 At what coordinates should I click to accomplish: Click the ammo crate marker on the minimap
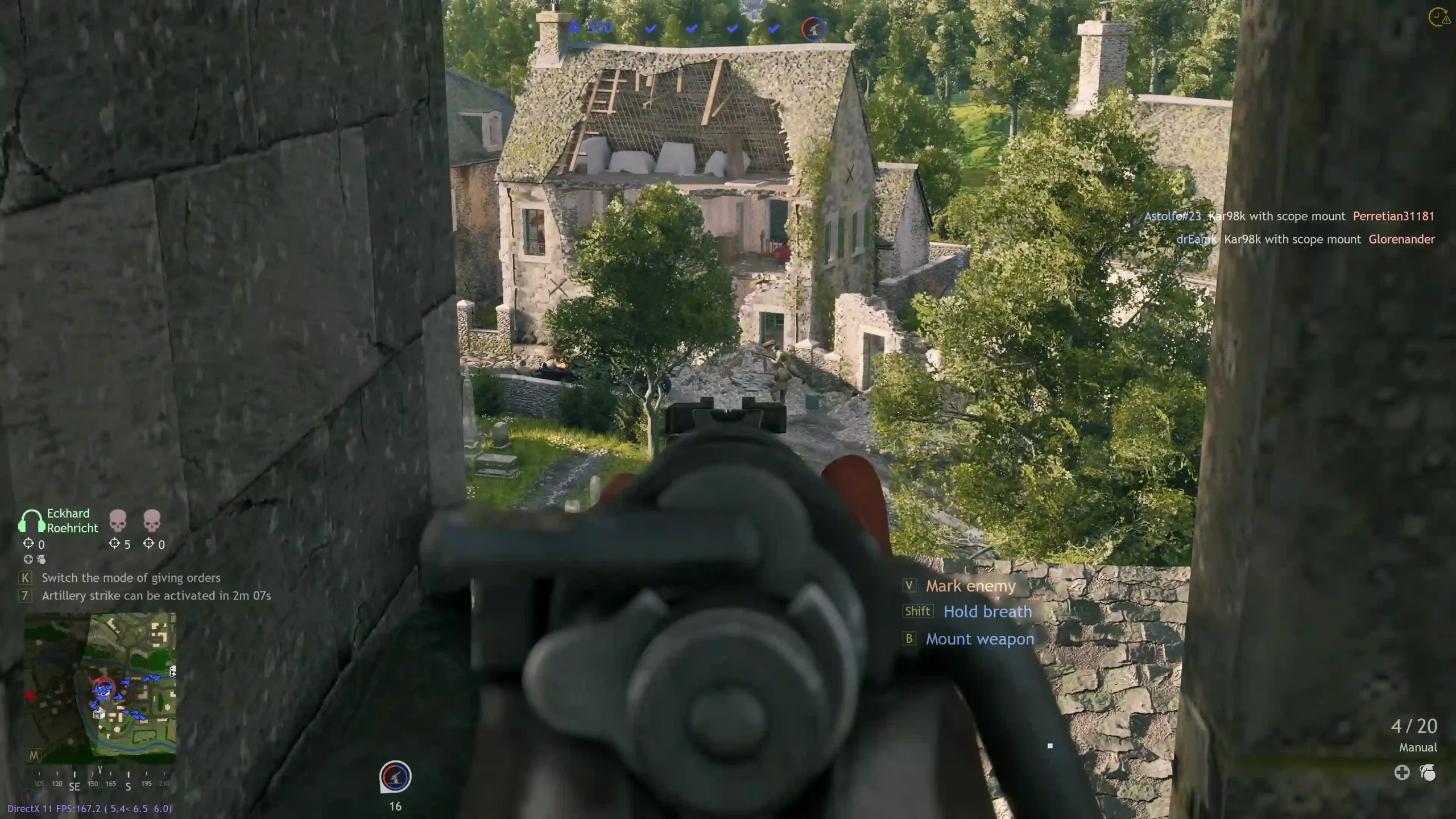[99, 714]
